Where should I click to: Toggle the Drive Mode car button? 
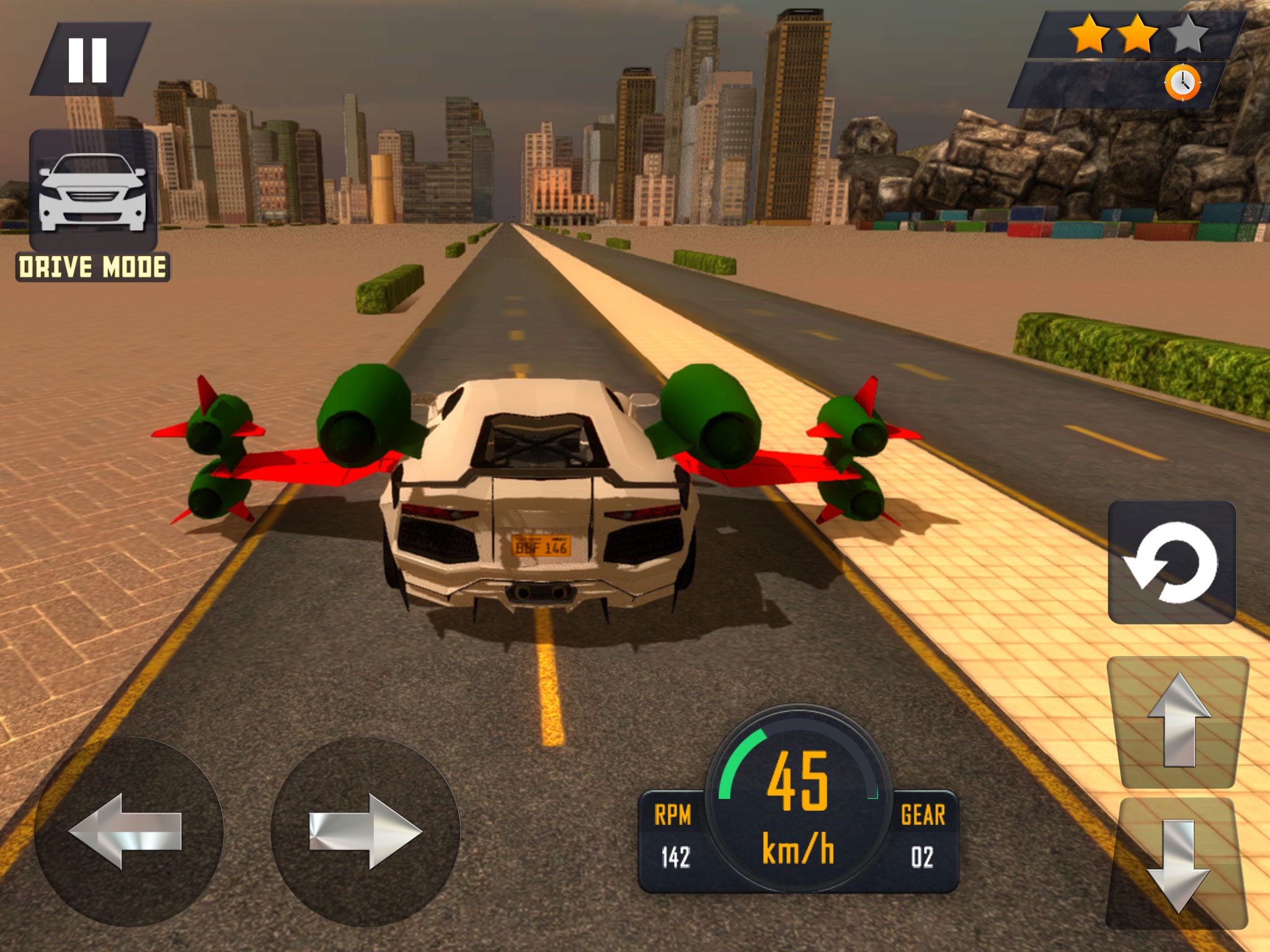(x=93, y=191)
